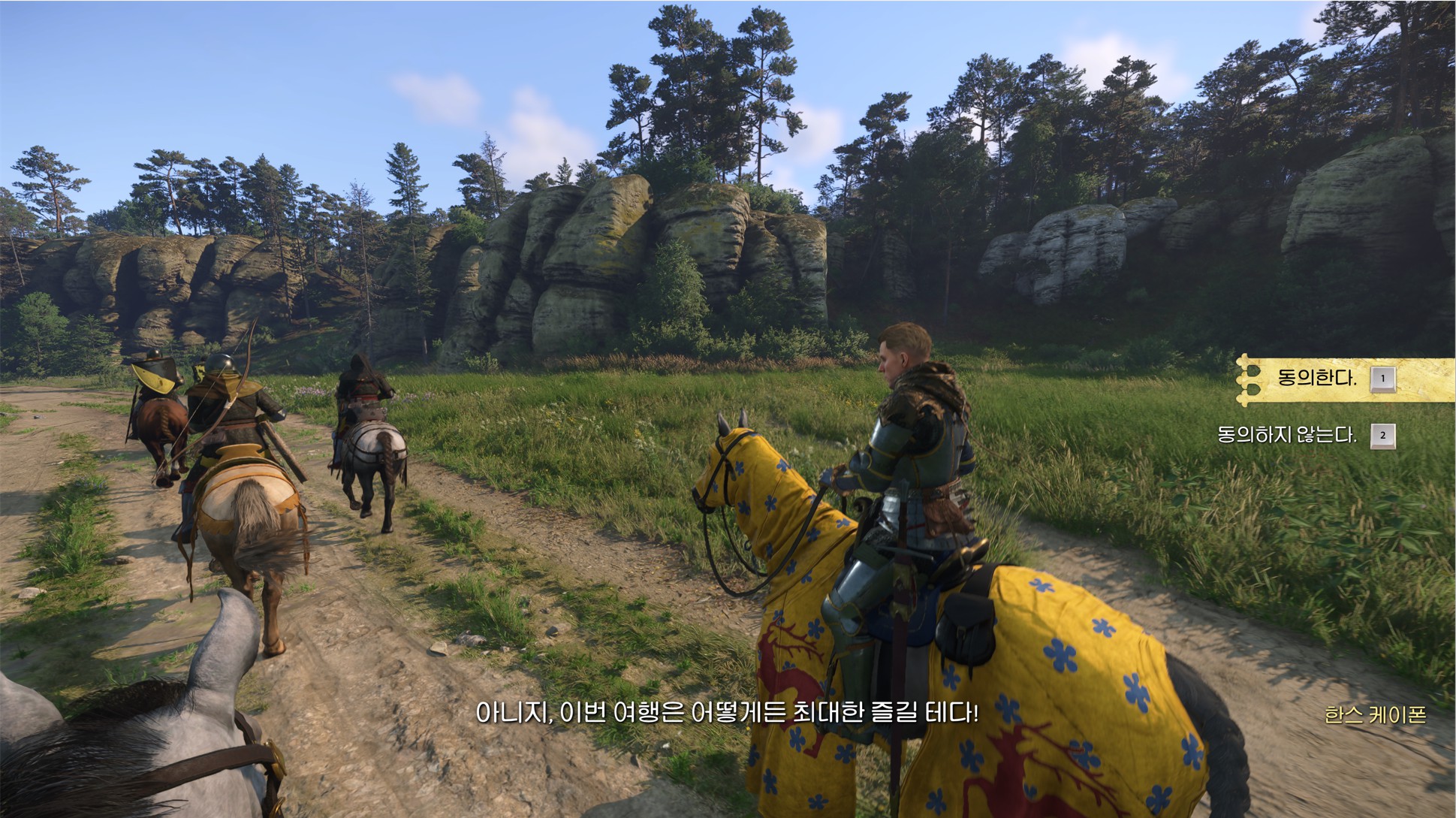Select the '동의하지 않는다.' dialogue option
This screenshot has height=818, width=1456.
click(x=1287, y=435)
